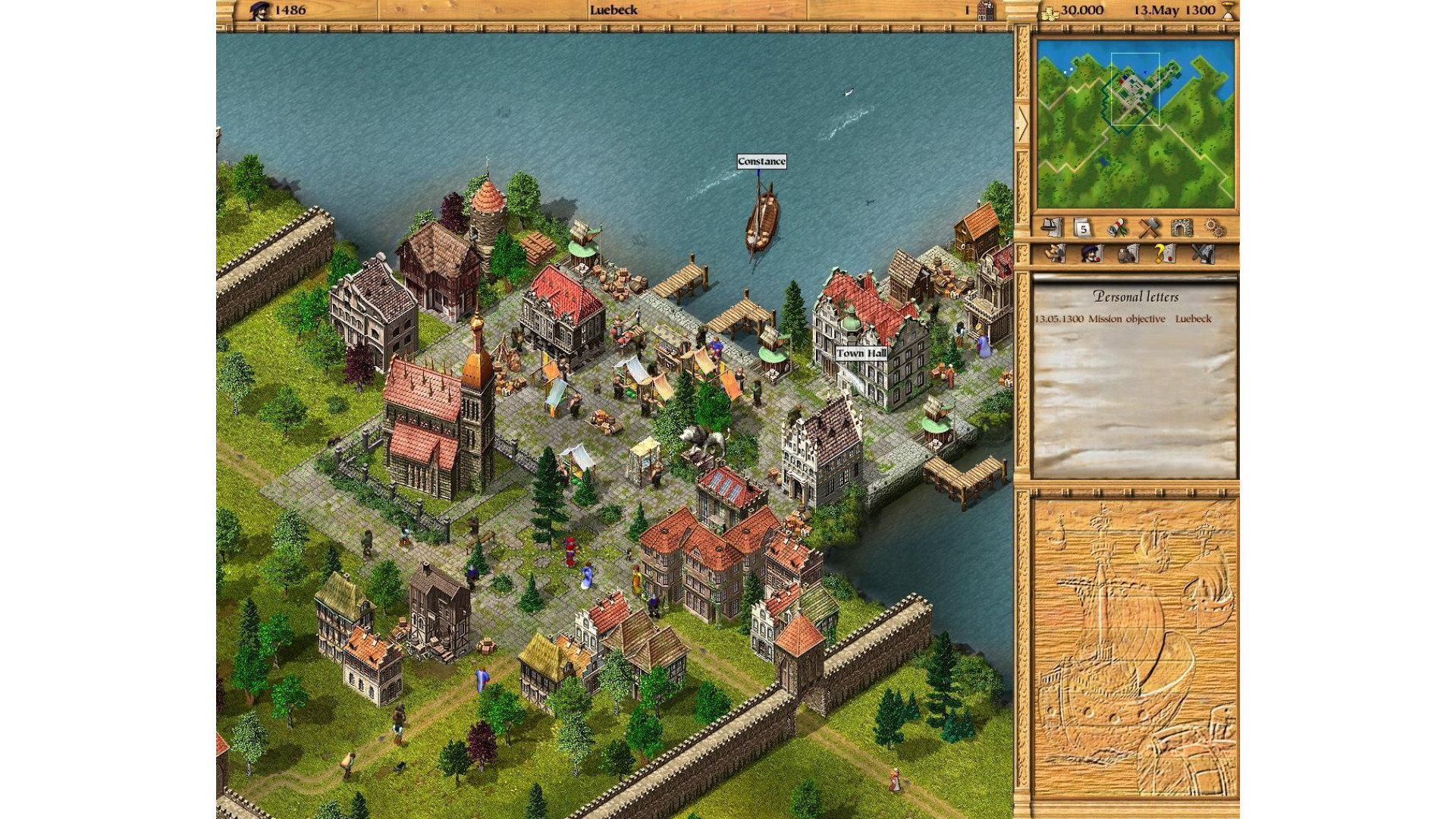Screen dimensions: 1456x819
Task: Collapse the side panel with the arrow
Action: pyautogui.click(x=1021, y=124)
